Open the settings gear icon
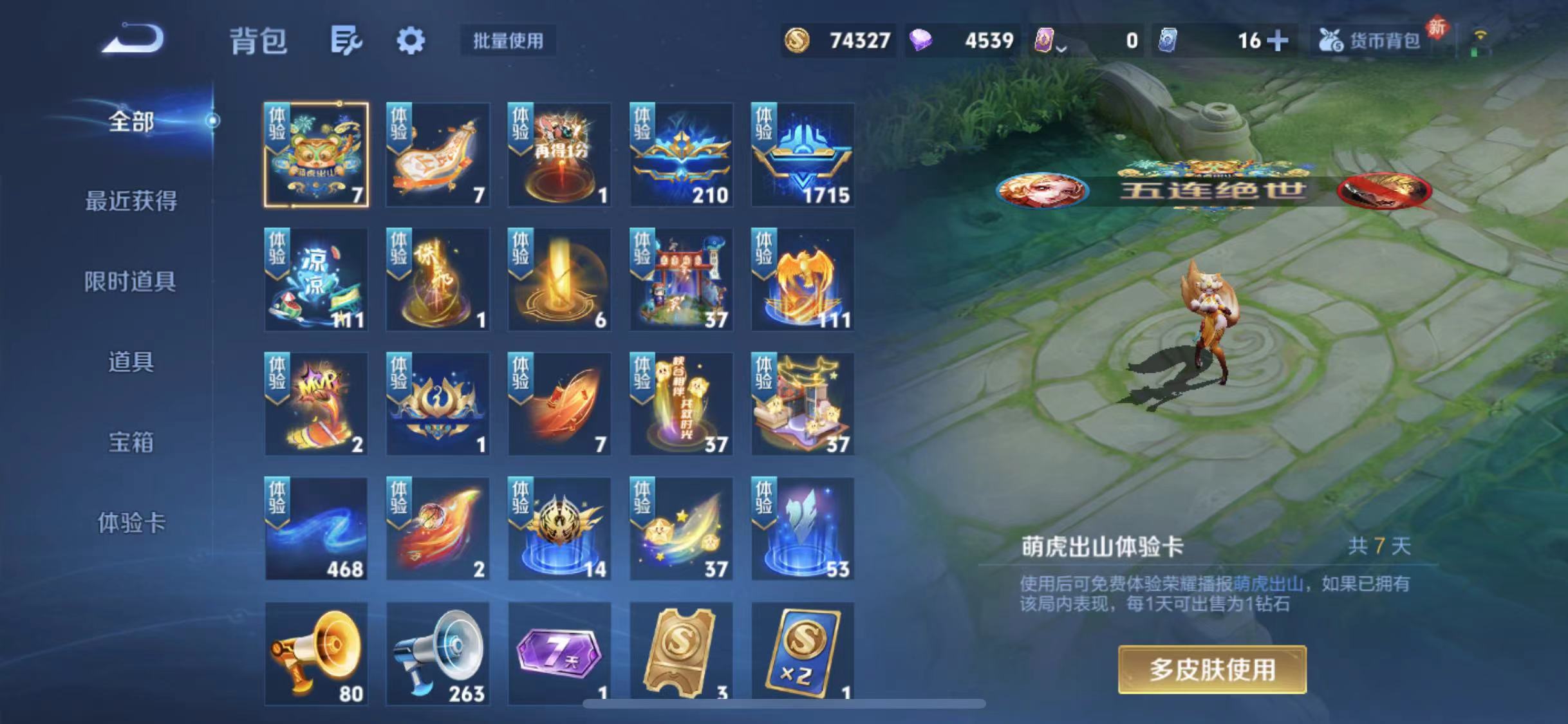Image resolution: width=1568 pixels, height=724 pixels. pyautogui.click(x=410, y=40)
